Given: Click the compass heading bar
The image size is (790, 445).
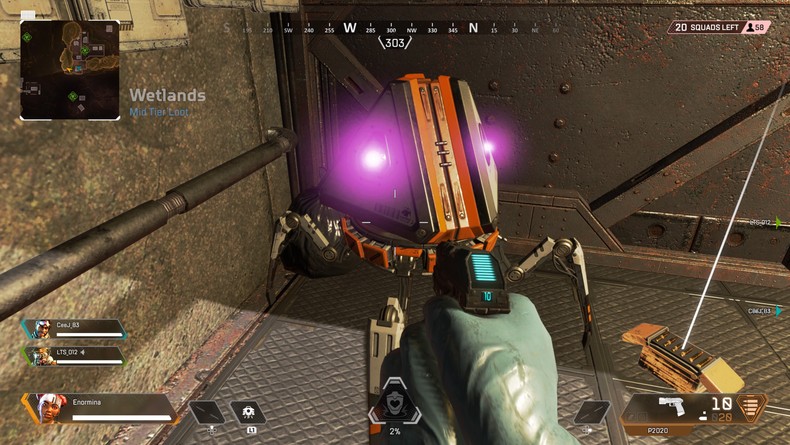Looking at the screenshot, I should click(394, 29).
